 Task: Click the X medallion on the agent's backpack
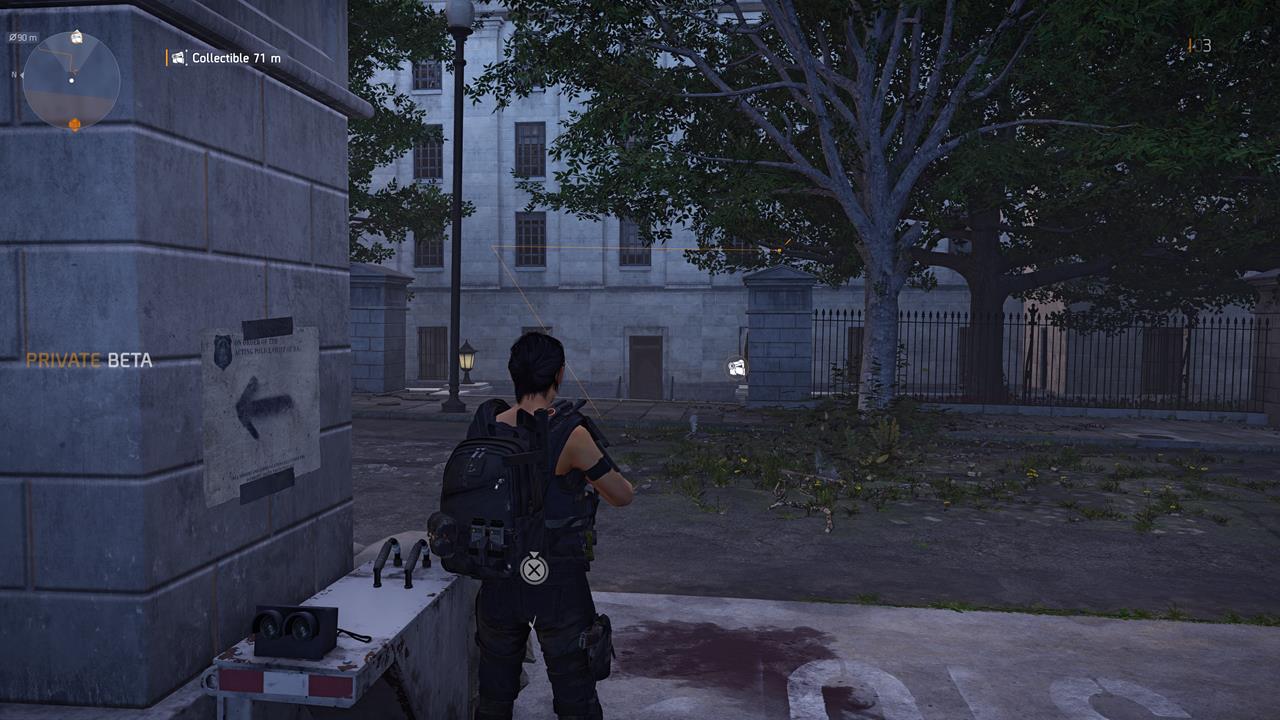536,569
